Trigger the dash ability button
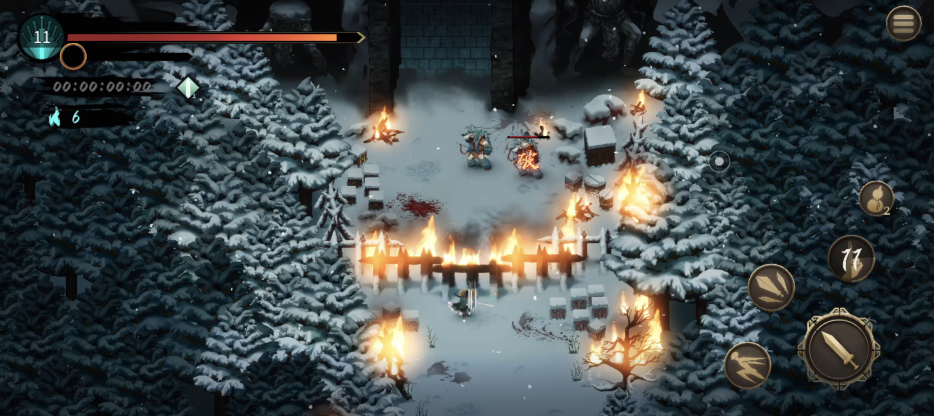The height and width of the screenshot is (416, 934). click(748, 365)
